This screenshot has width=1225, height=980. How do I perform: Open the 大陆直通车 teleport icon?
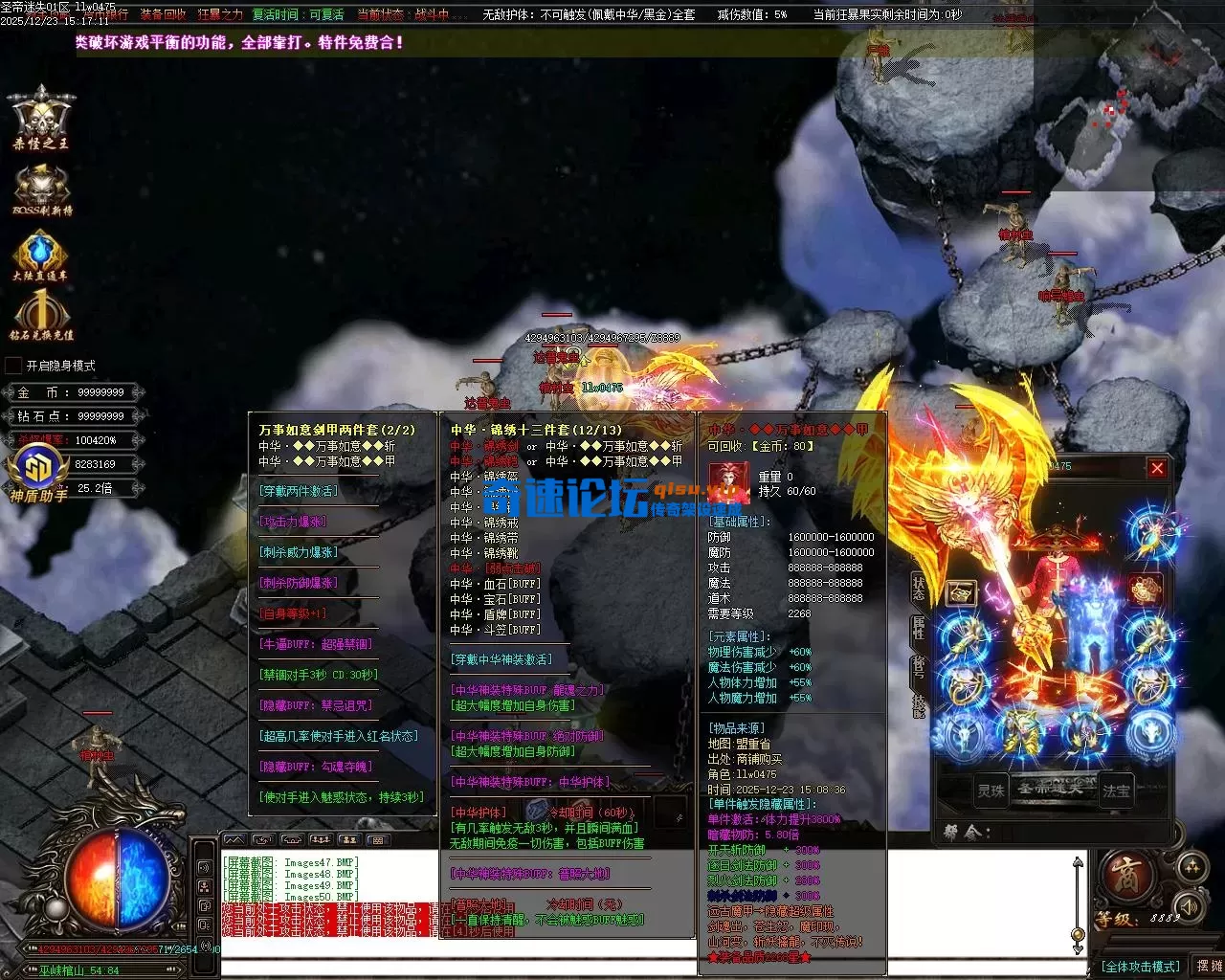coord(40,256)
